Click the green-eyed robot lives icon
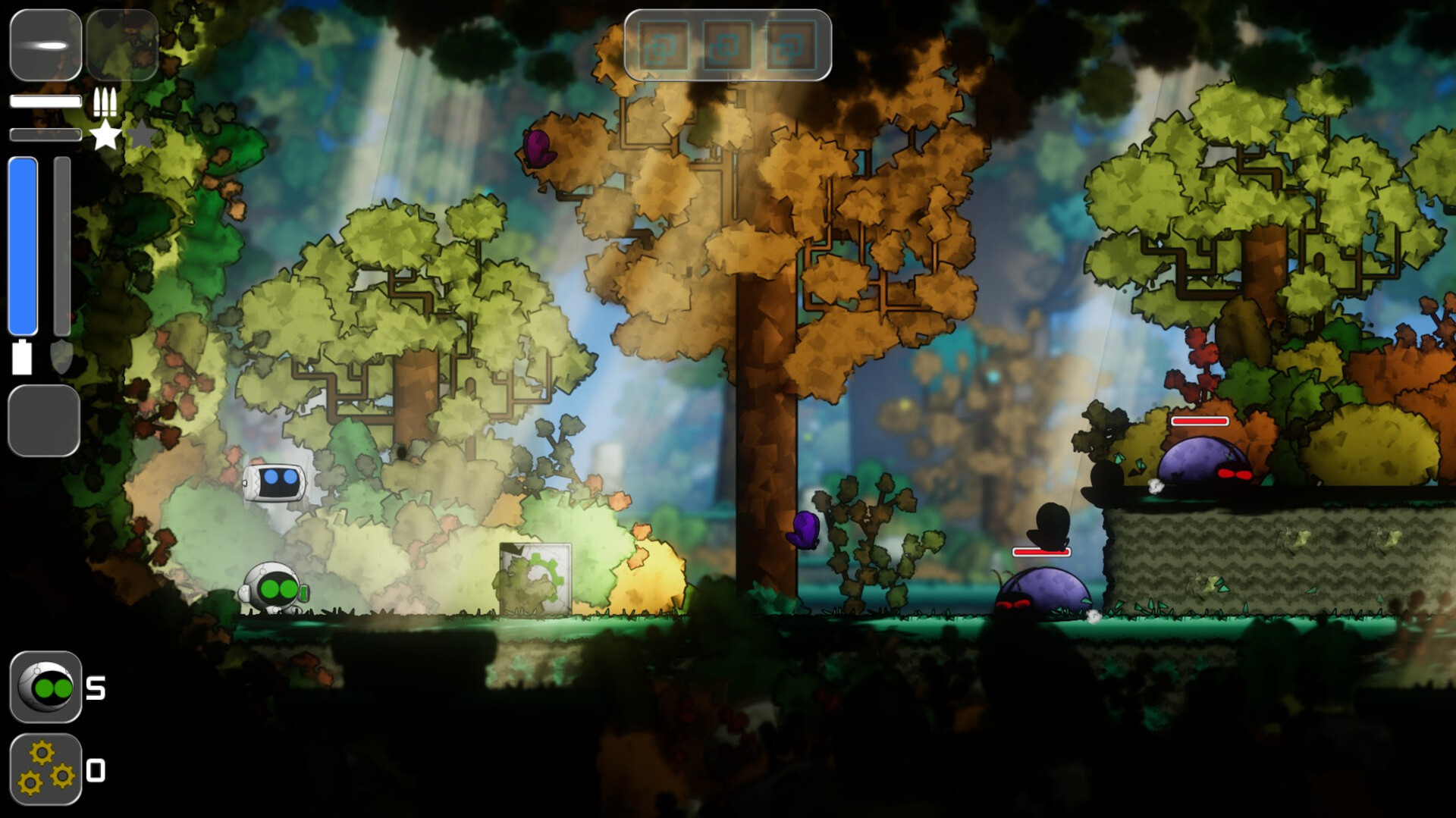Viewport: 1456px width, 818px height. pos(45,687)
